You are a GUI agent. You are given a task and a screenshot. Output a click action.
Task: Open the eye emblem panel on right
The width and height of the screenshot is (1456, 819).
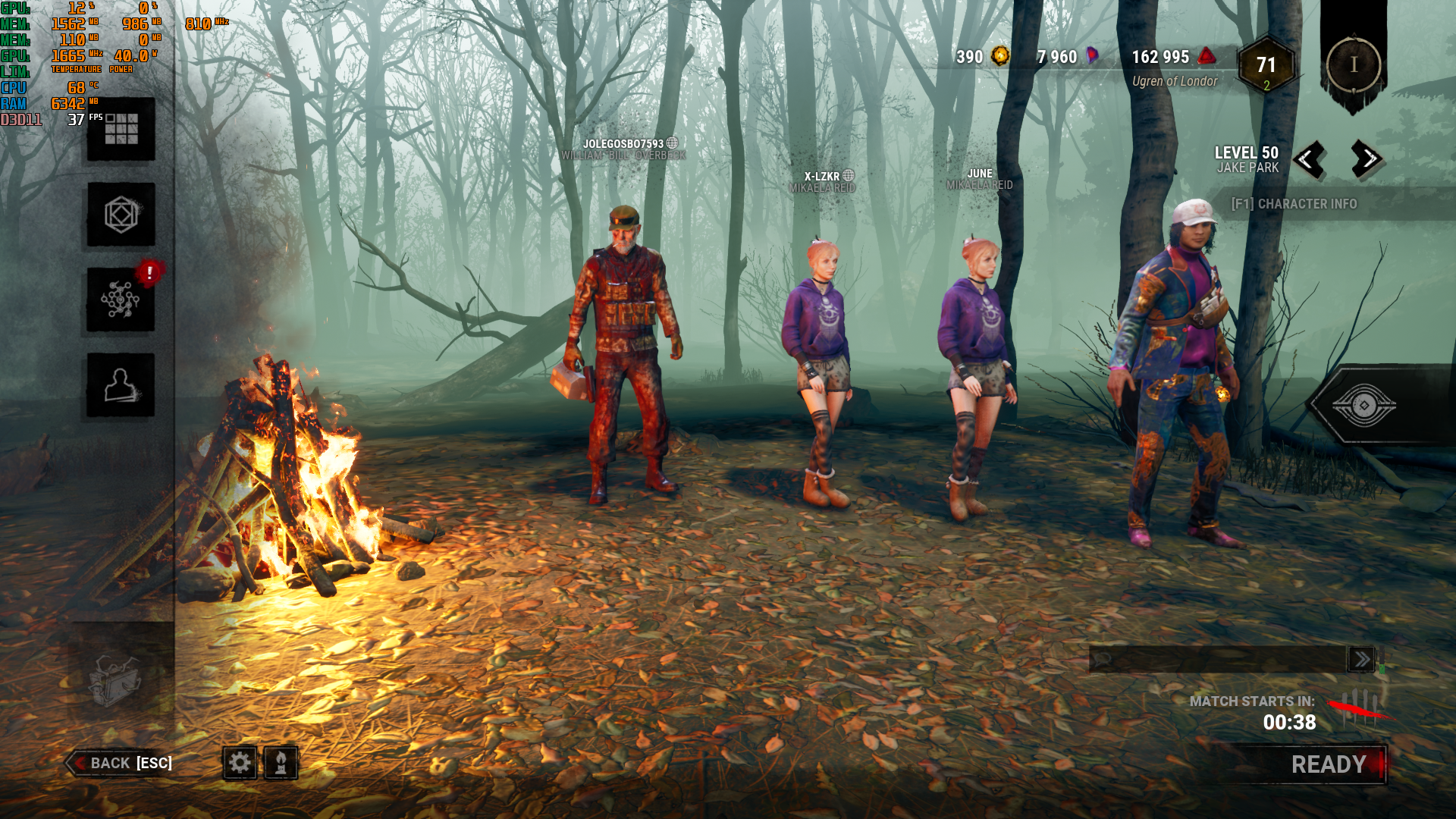1363,405
